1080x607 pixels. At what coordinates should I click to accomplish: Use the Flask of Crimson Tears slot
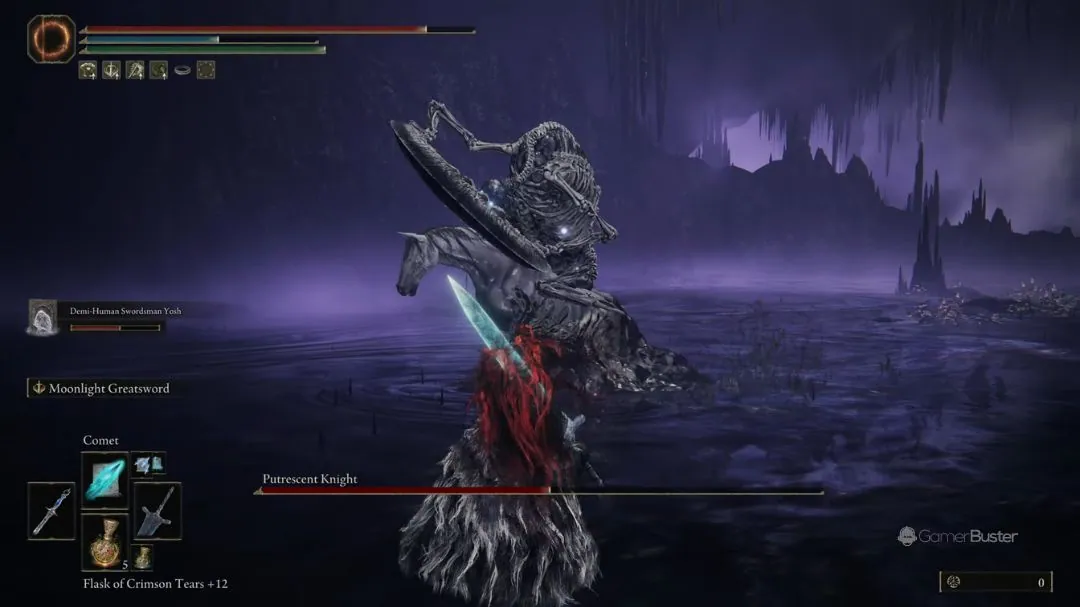[105, 542]
